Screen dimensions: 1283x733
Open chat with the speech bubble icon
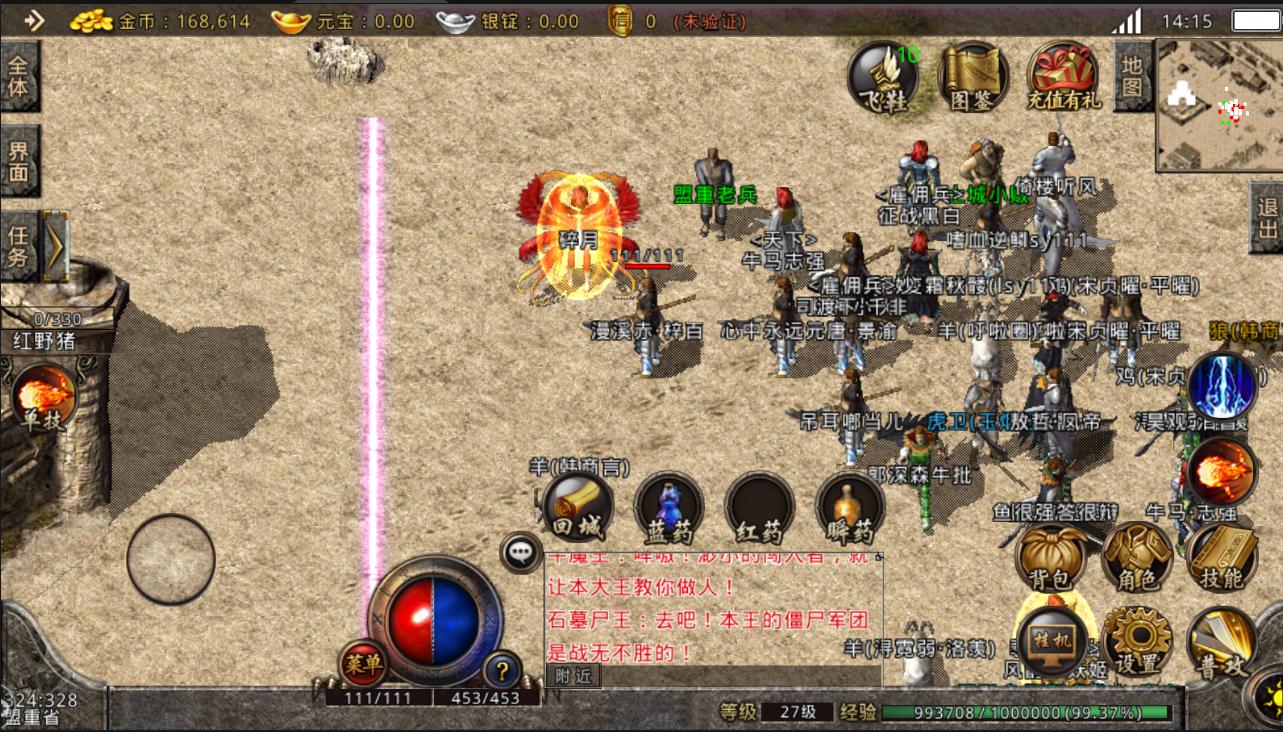(521, 551)
